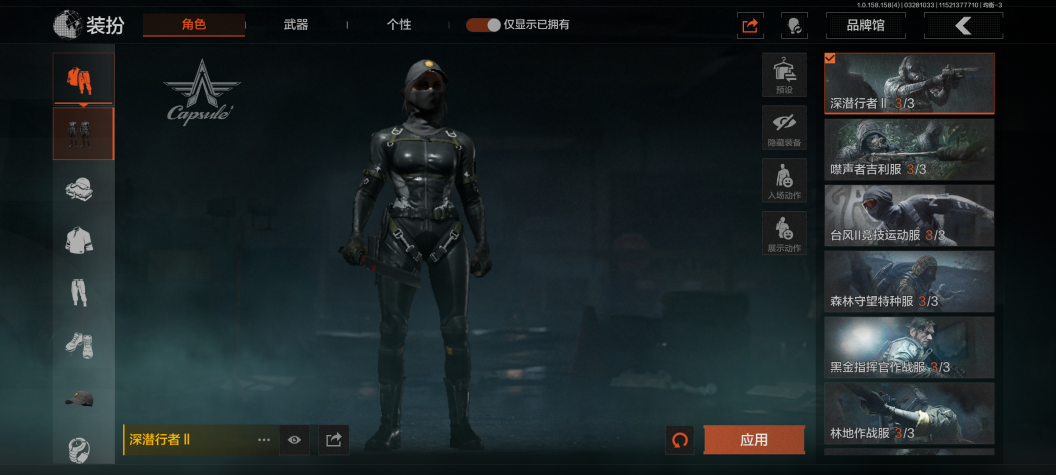Choose the 黑金指挥官作战服 outfit
The image size is (1056, 475).
click(x=909, y=347)
